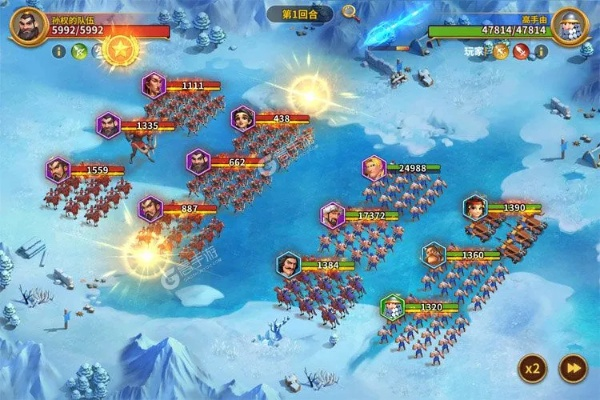Screen dimensions: 600x400
Task: Click the orange icon under right health bar
Action: tap(501, 51)
